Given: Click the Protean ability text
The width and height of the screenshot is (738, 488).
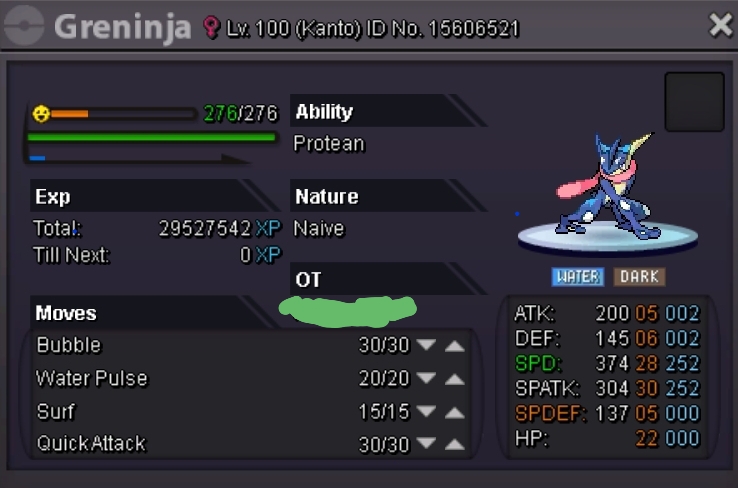Looking at the screenshot, I should pos(329,144).
